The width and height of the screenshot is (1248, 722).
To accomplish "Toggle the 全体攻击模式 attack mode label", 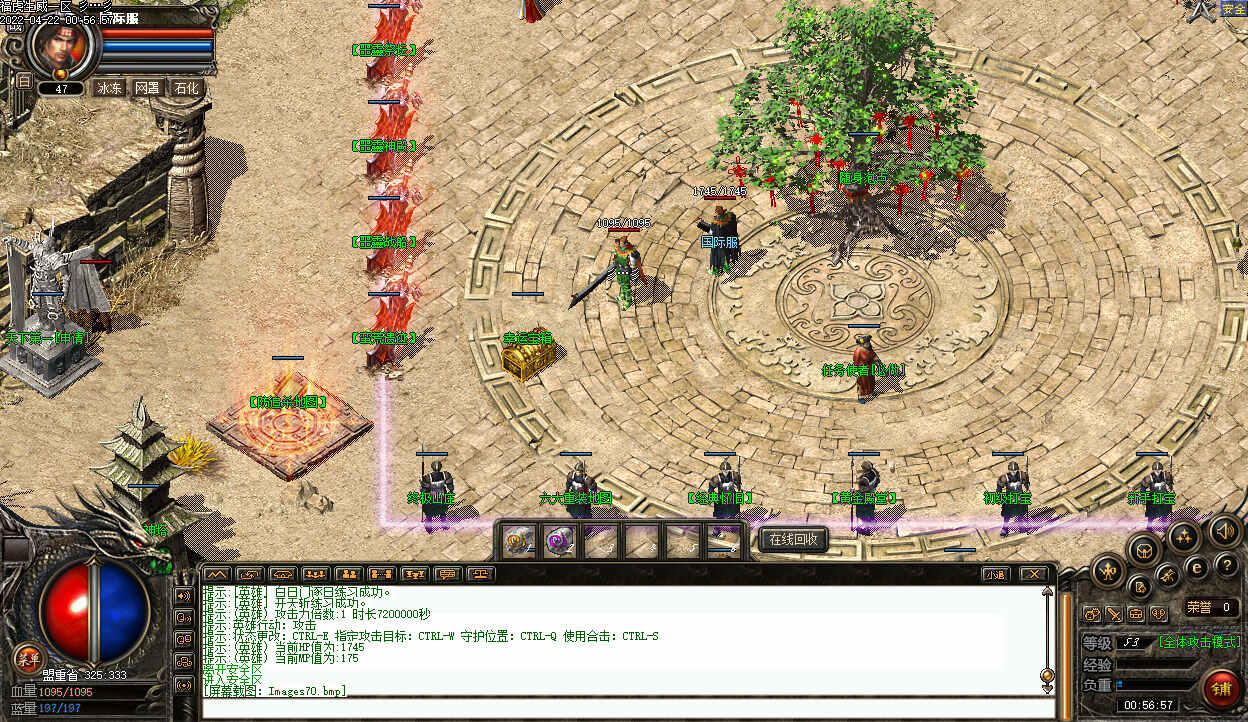I will (1199, 642).
